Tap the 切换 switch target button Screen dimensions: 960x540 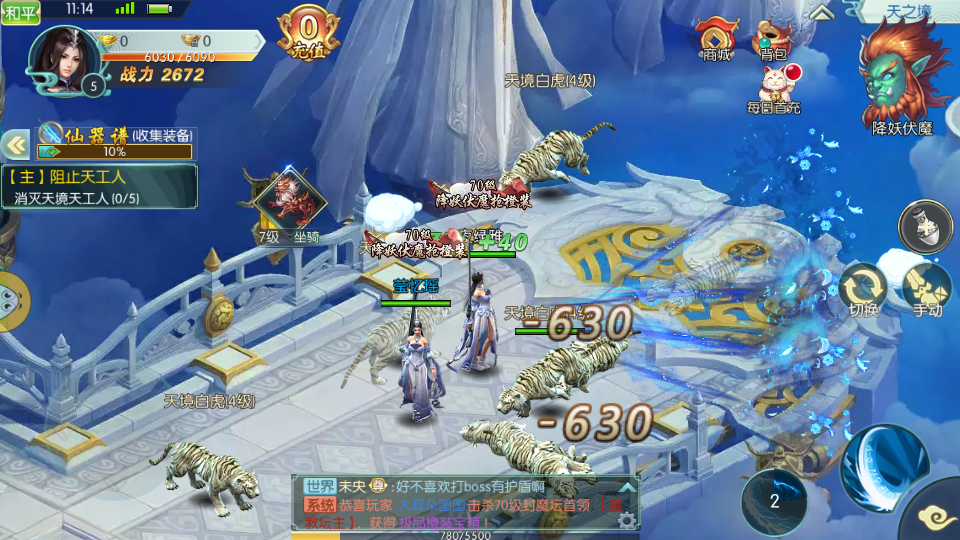863,288
